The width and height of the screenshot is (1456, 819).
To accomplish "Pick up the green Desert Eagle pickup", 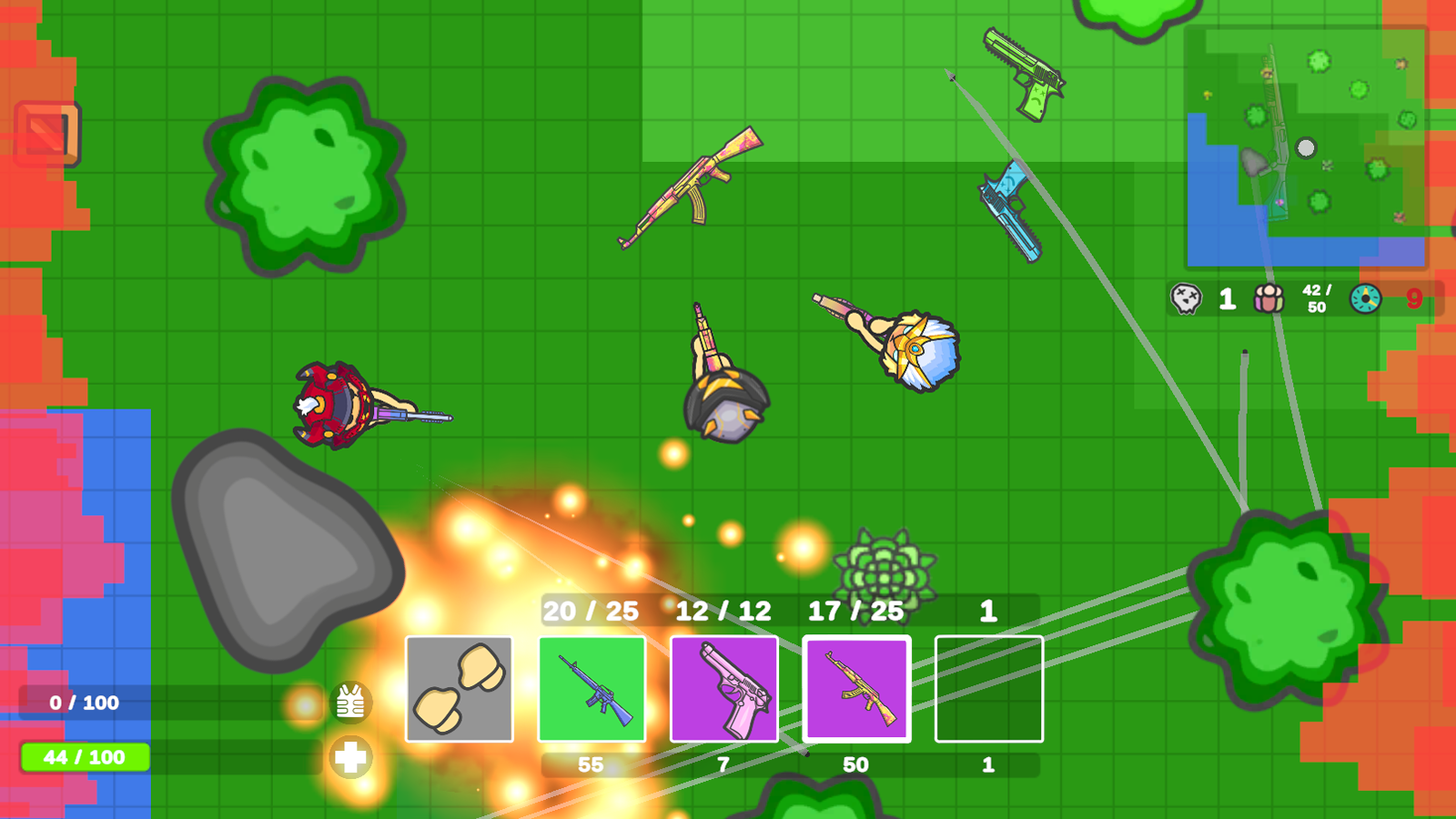I will click(1024, 71).
